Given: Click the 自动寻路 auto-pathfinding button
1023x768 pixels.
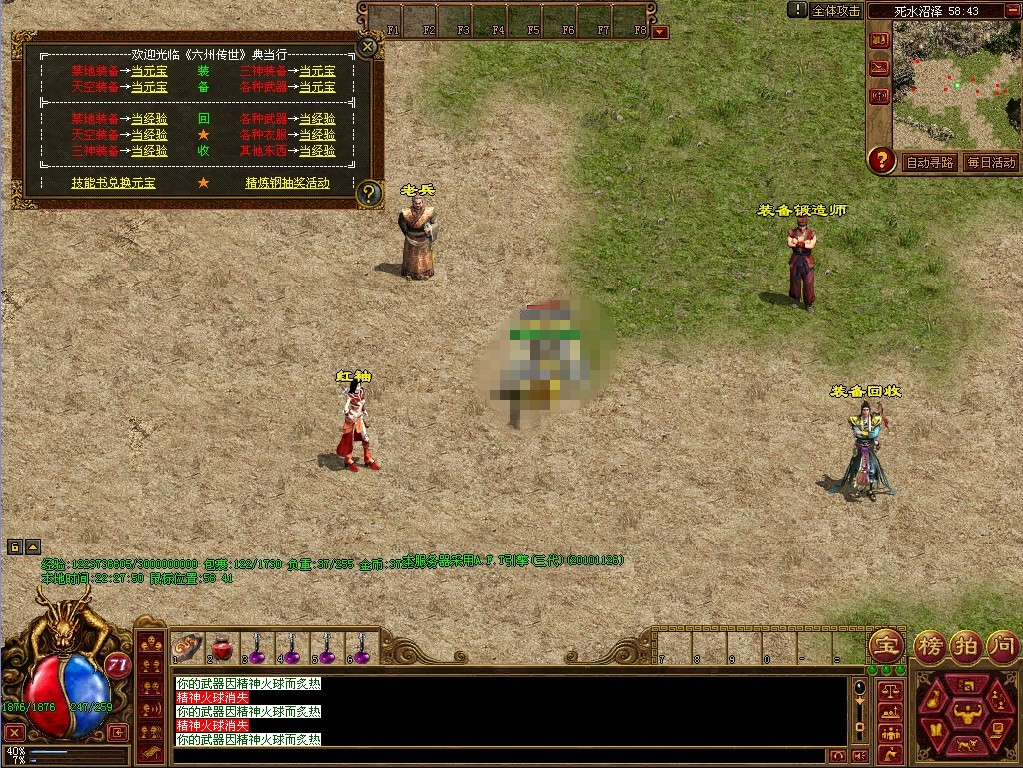Looking at the screenshot, I should pos(929,162).
